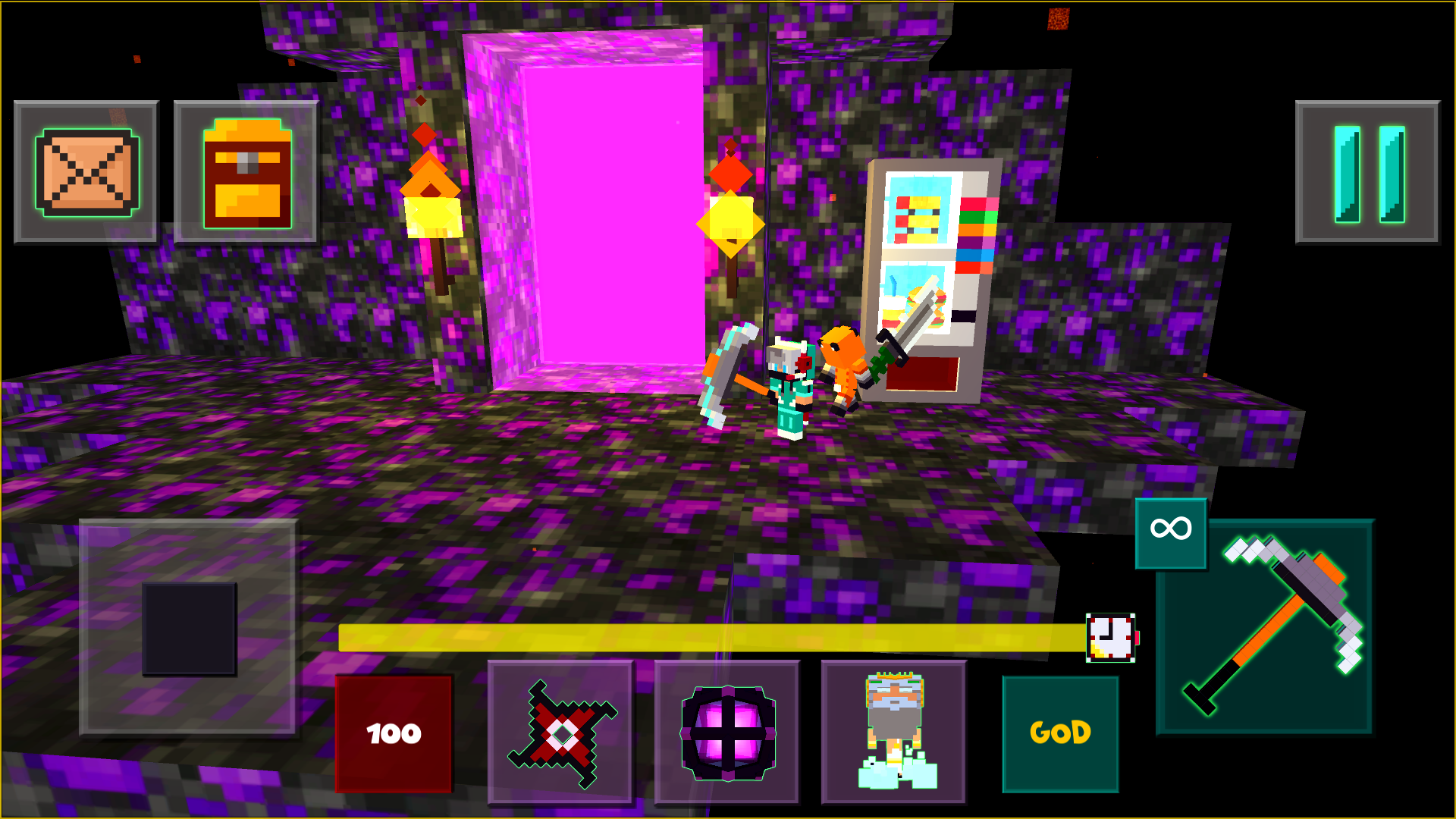Activate GOD mode button
Screen dimensions: 1456x819
pyautogui.click(x=1059, y=732)
